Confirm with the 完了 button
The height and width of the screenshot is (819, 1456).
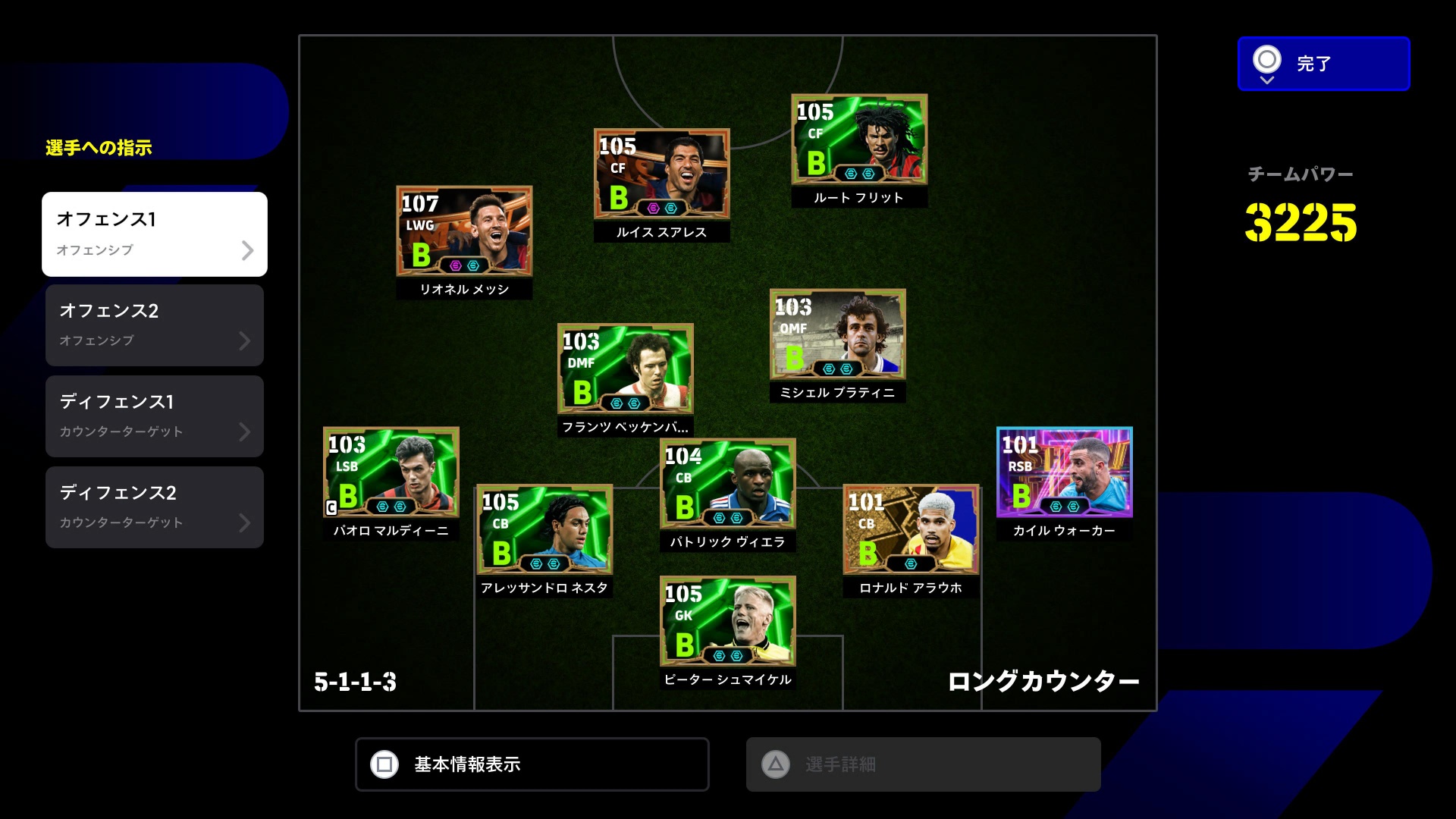(1323, 64)
